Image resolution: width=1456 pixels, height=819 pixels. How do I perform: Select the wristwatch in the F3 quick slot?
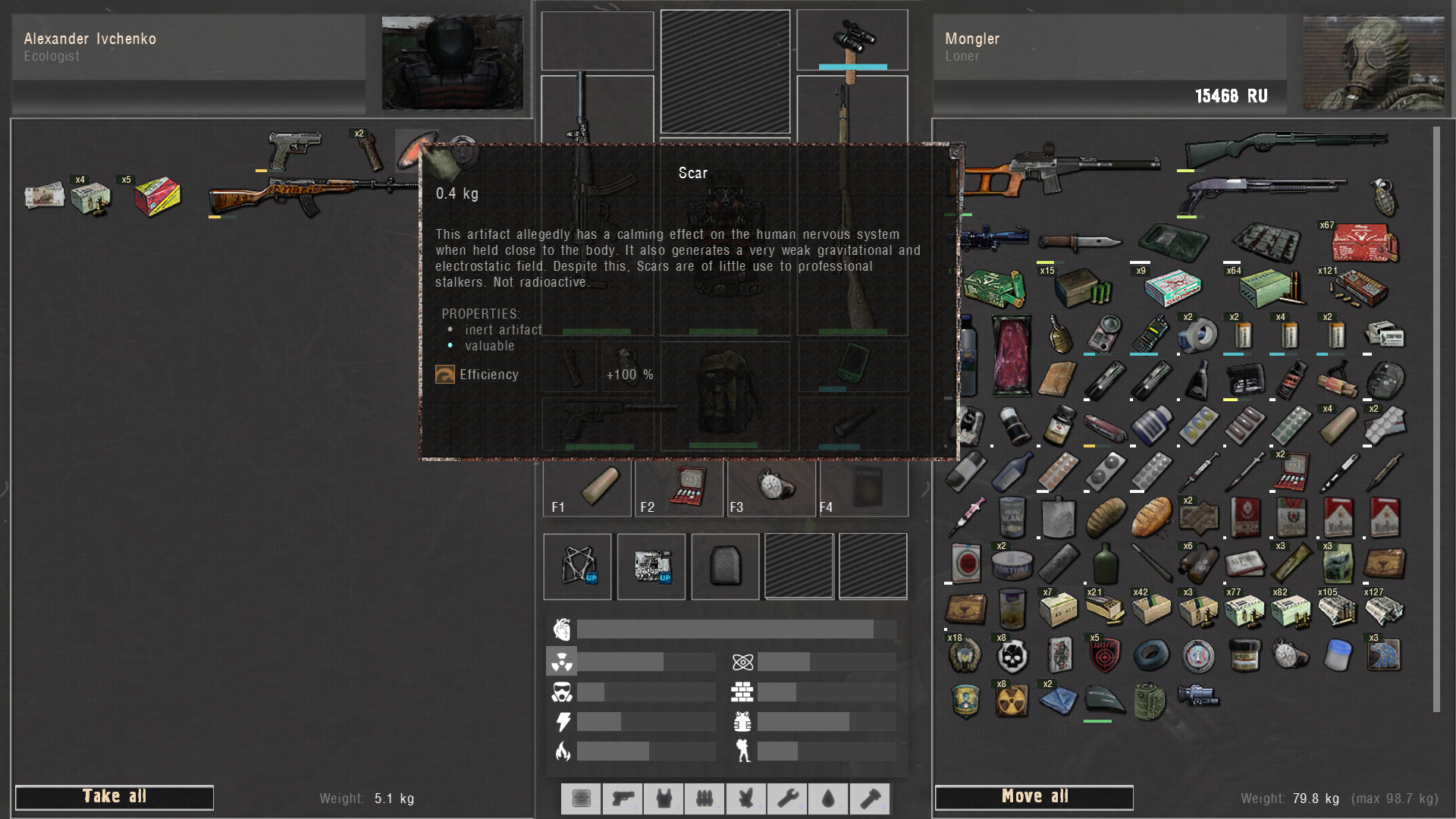click(x=772, y=487)
